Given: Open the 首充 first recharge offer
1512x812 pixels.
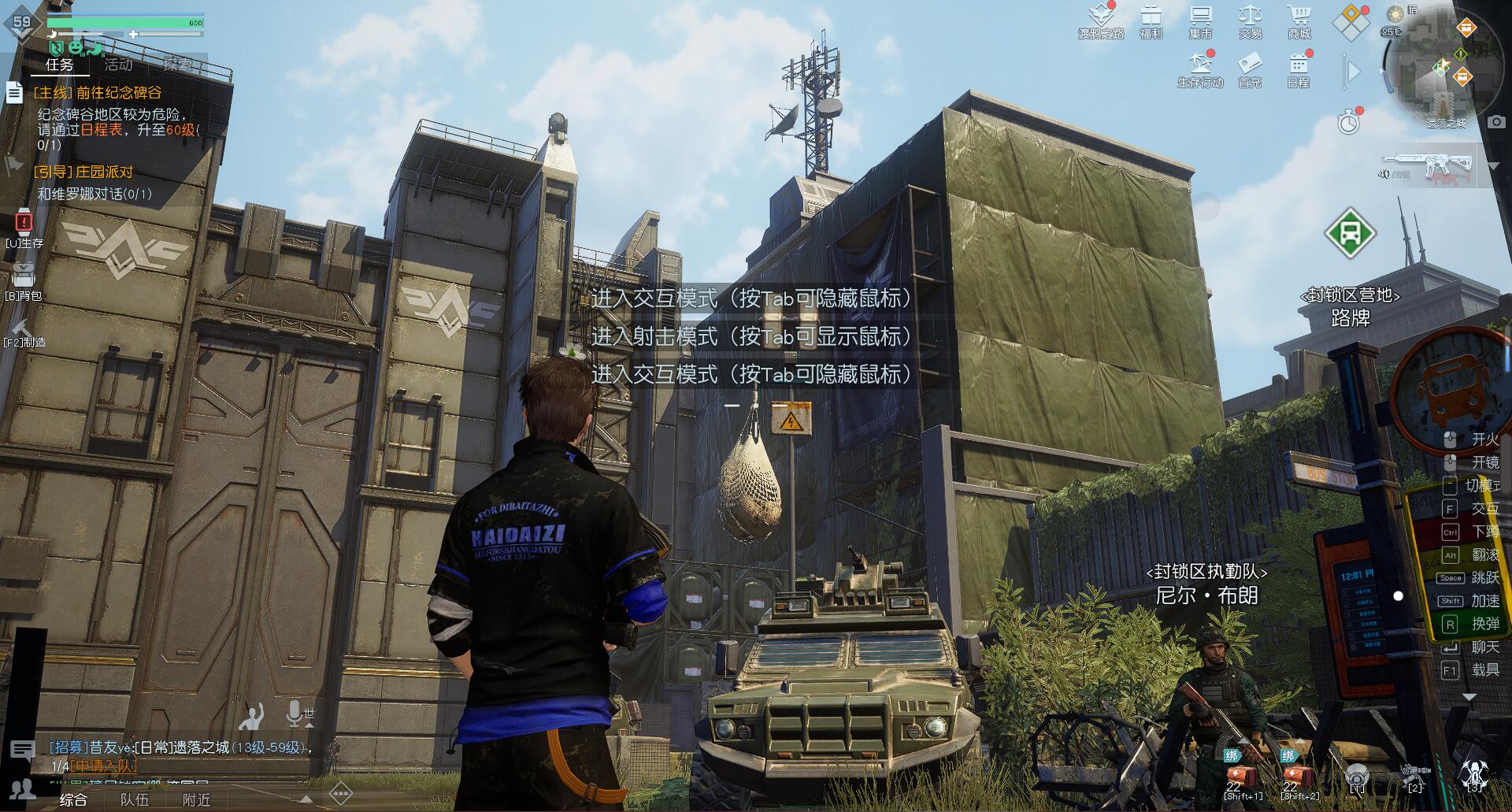Looking at the screenshot, I should (x=1250, y=67).
